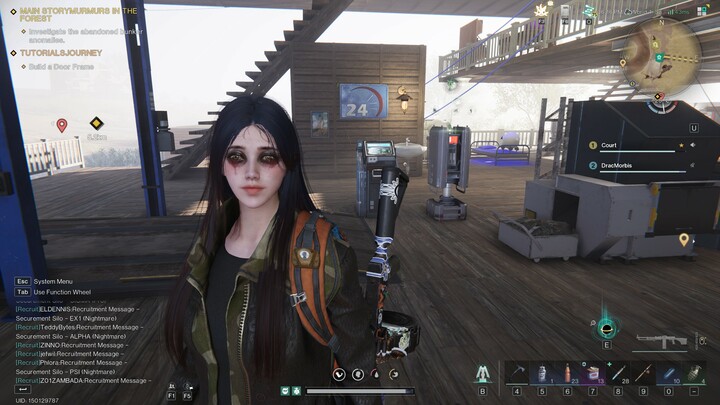Viewport: 720px width, 405px height.
Task: Select the grenade hotbar slot
Action: [x=694, y=373]
